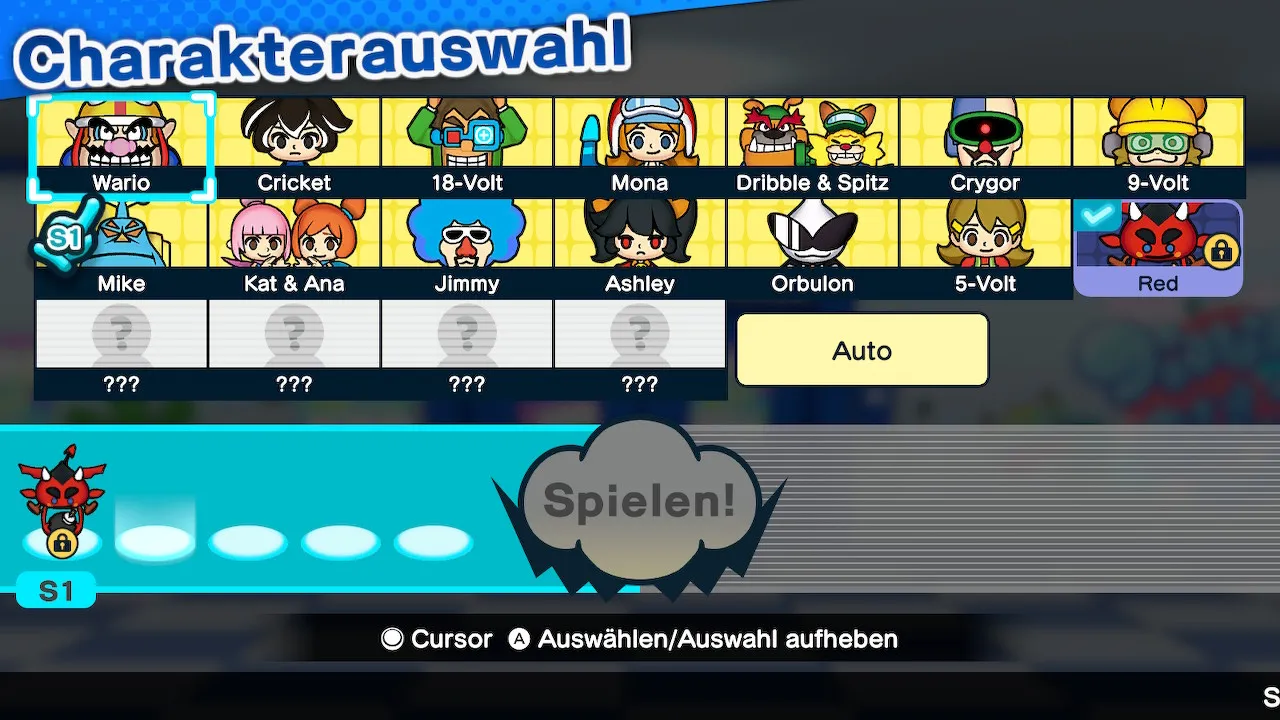Pick Jimmy with the blue afro
The height and width of the screenshot is (720, 1280).
467,247
